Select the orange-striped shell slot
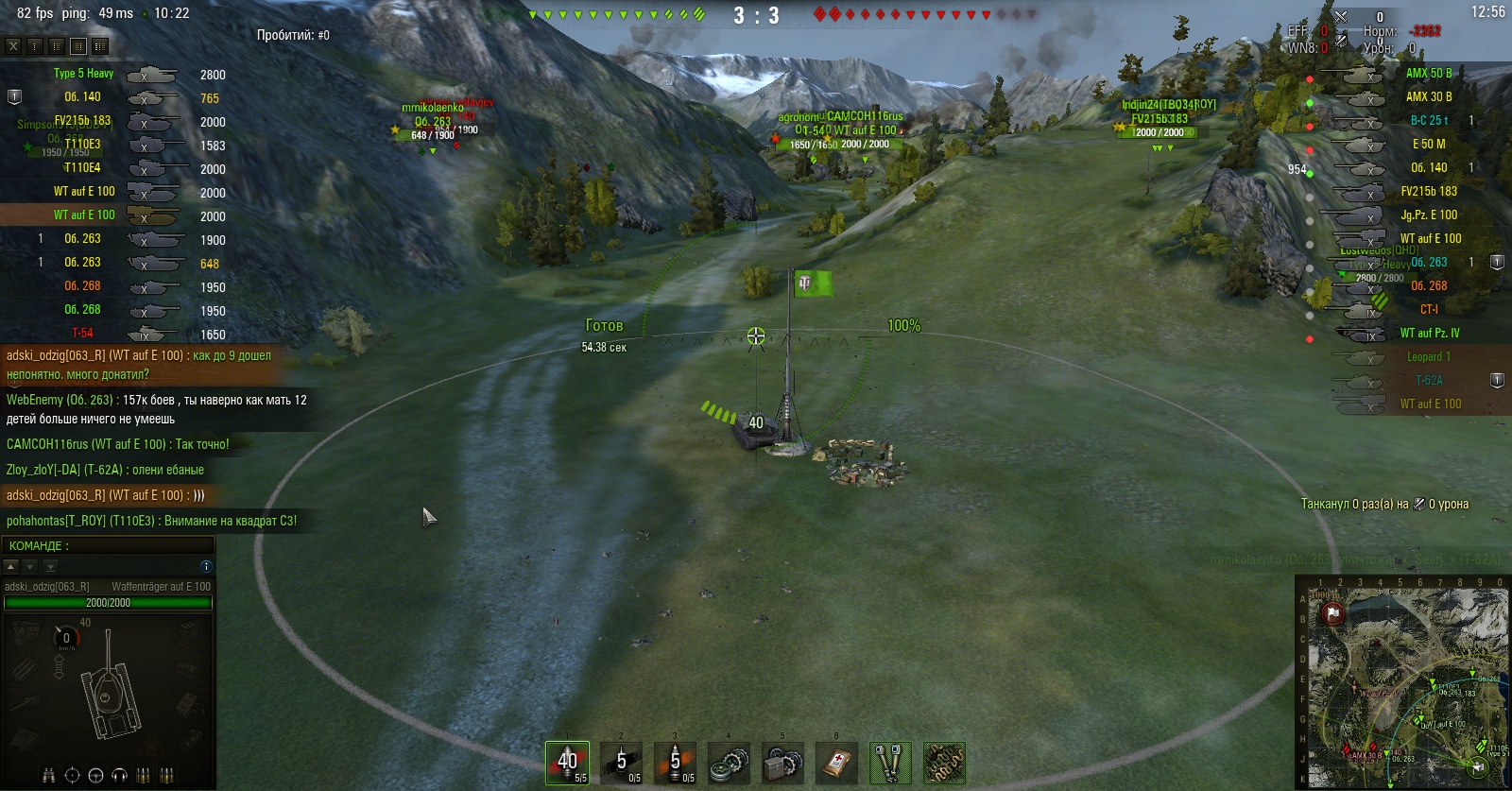 675,763
